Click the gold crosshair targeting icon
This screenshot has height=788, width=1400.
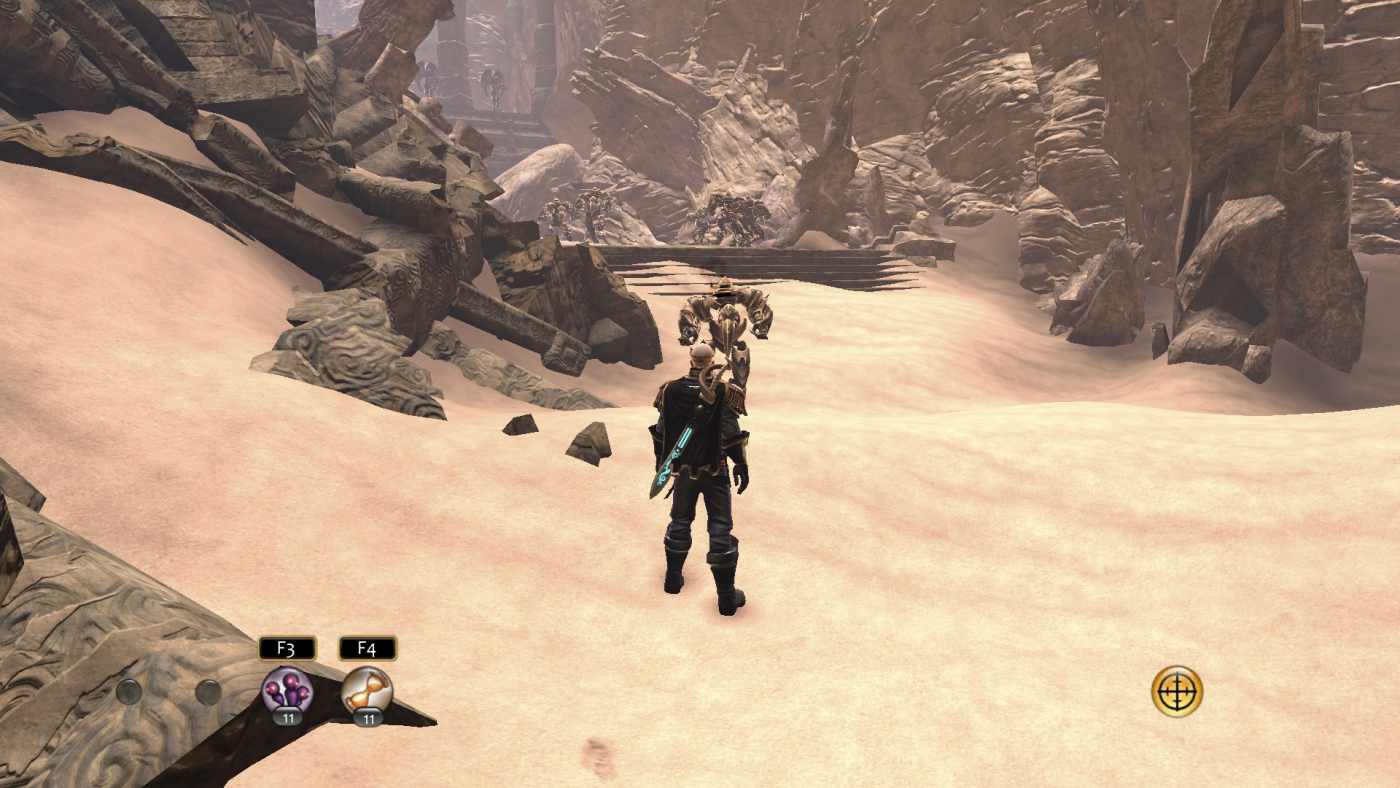[x=1176, y=691]
